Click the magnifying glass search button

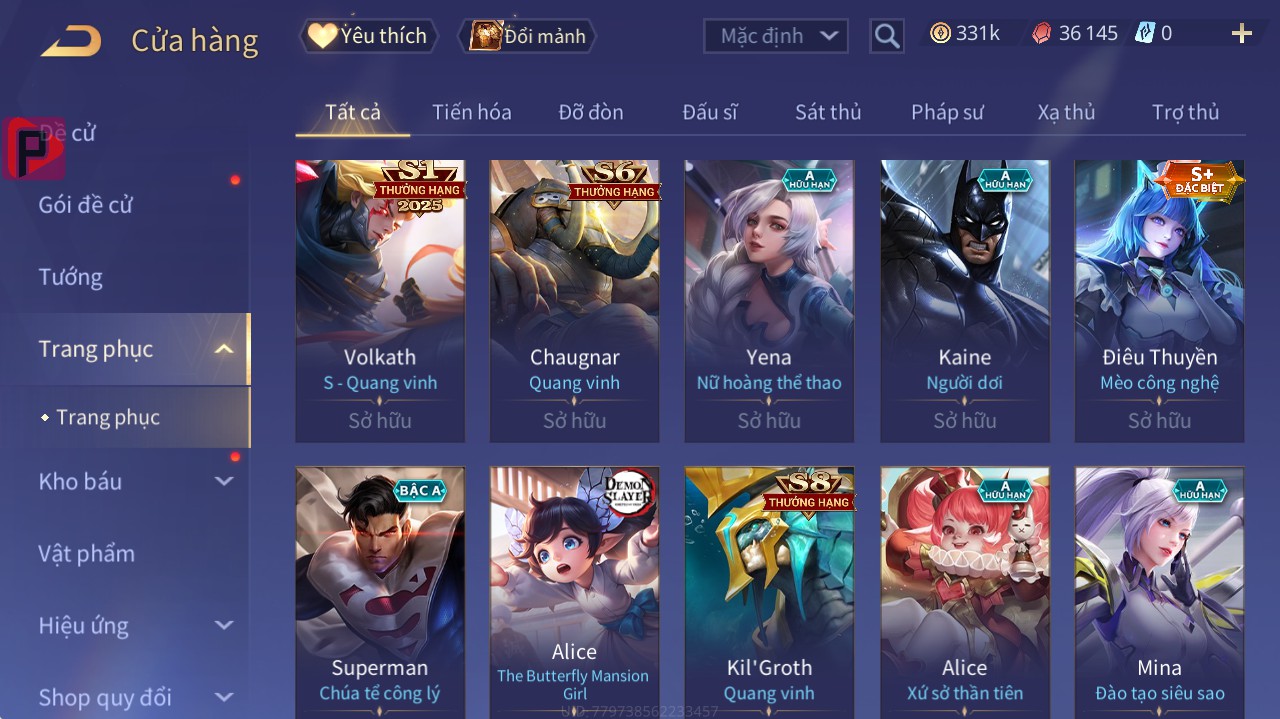pyautogui.click(x=886, y=37)
